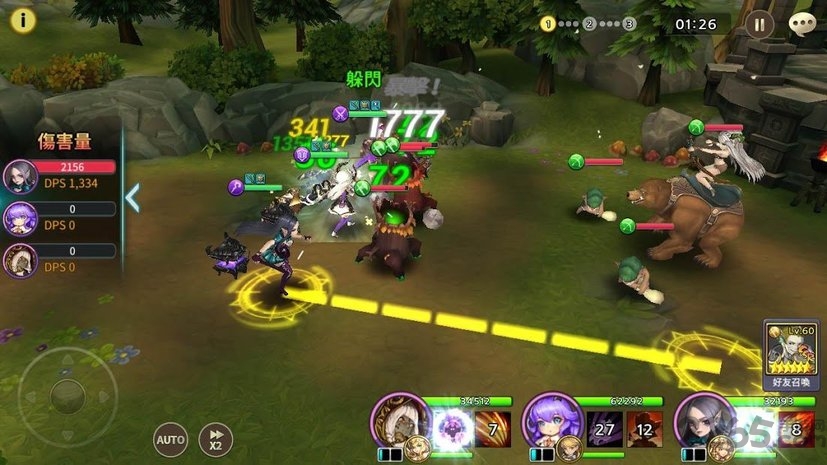The image size is (827, 465).
Task: Collapse the damage panel with the arrow
Action: [132, 197]
